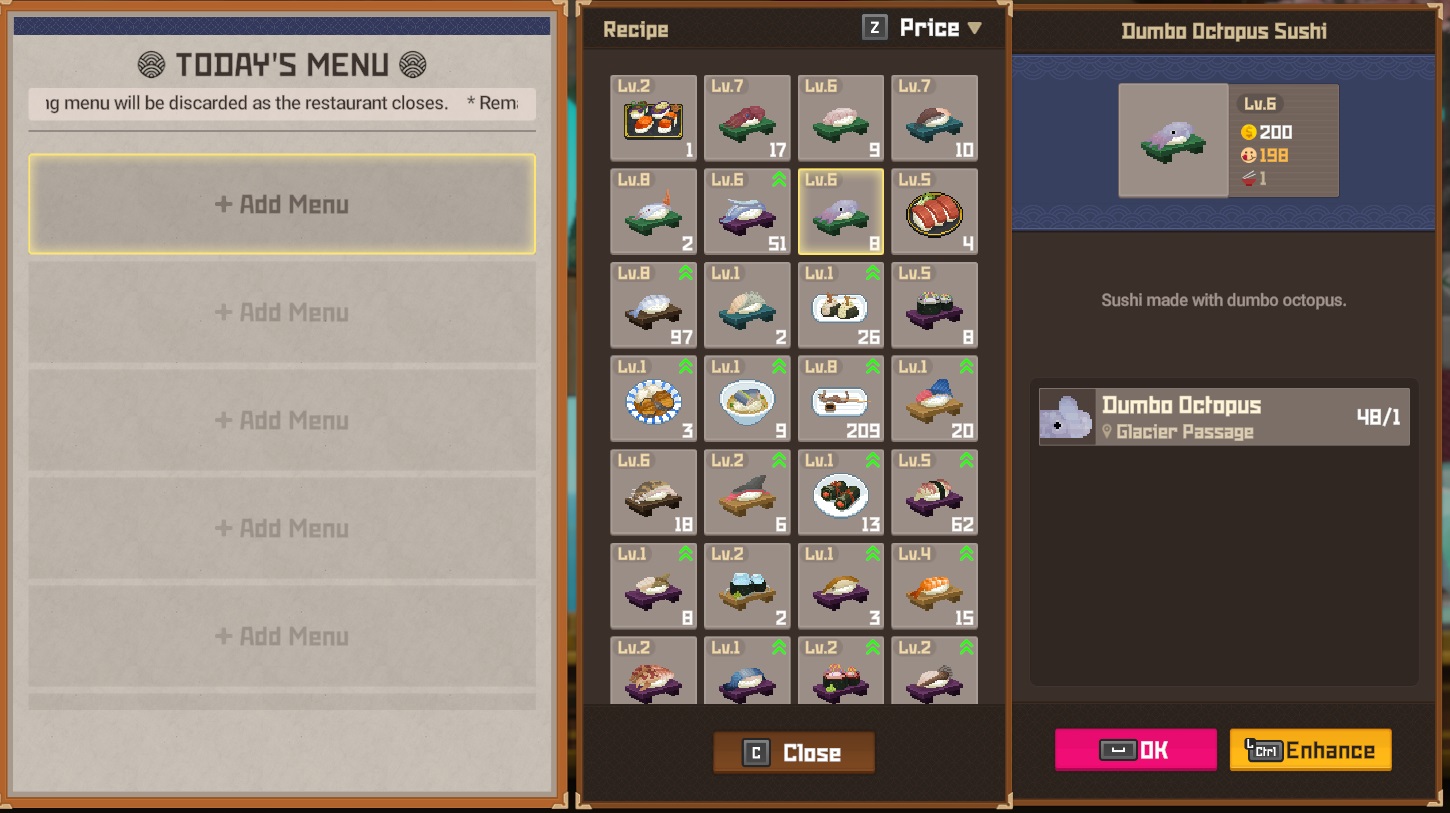Open the Lv.1 plated rolls recipe showing 13
This screenshot has width=1450, height=813.
tap(841, 492)
